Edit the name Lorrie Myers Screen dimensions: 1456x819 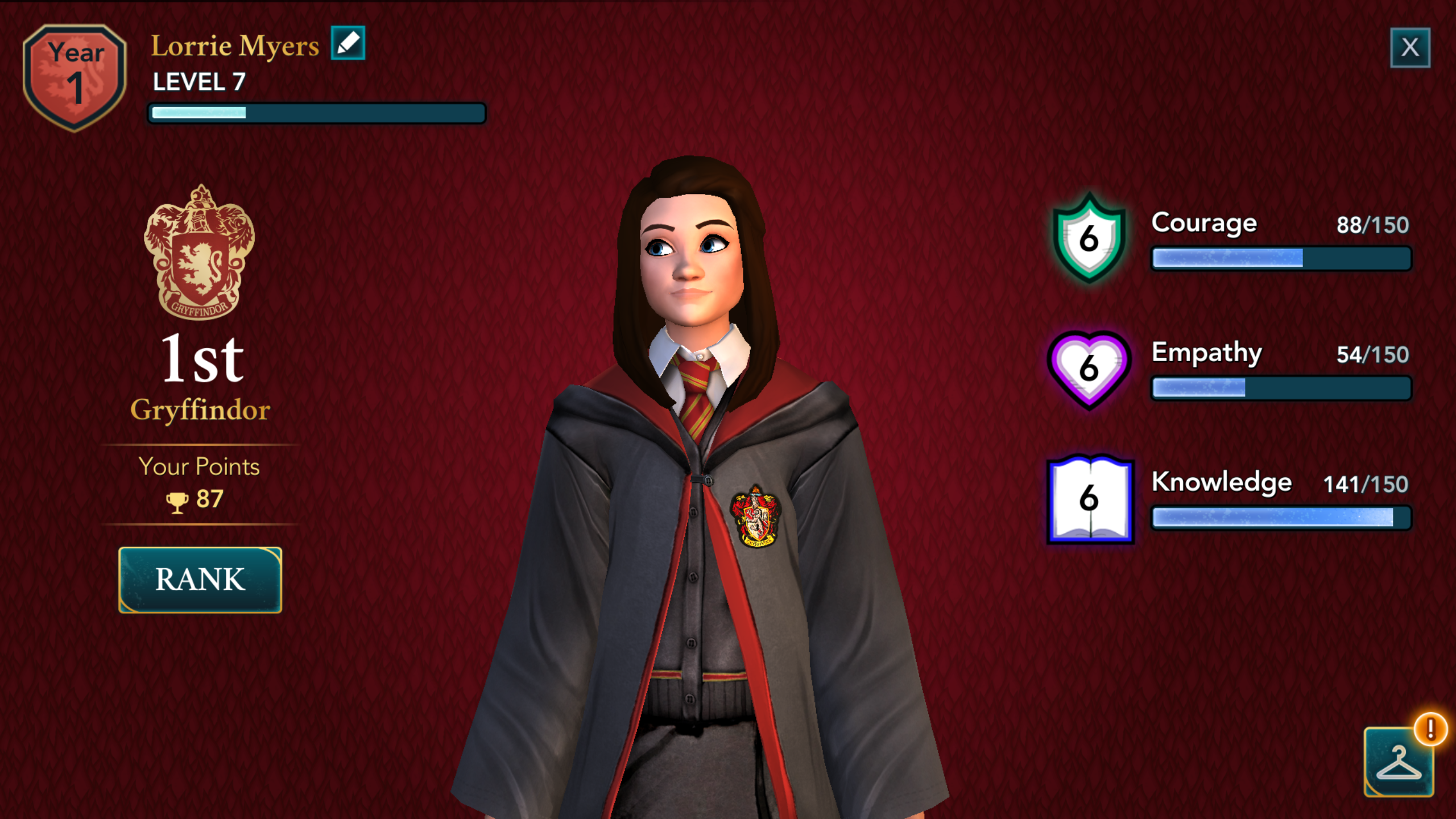[x=348, y=43]
